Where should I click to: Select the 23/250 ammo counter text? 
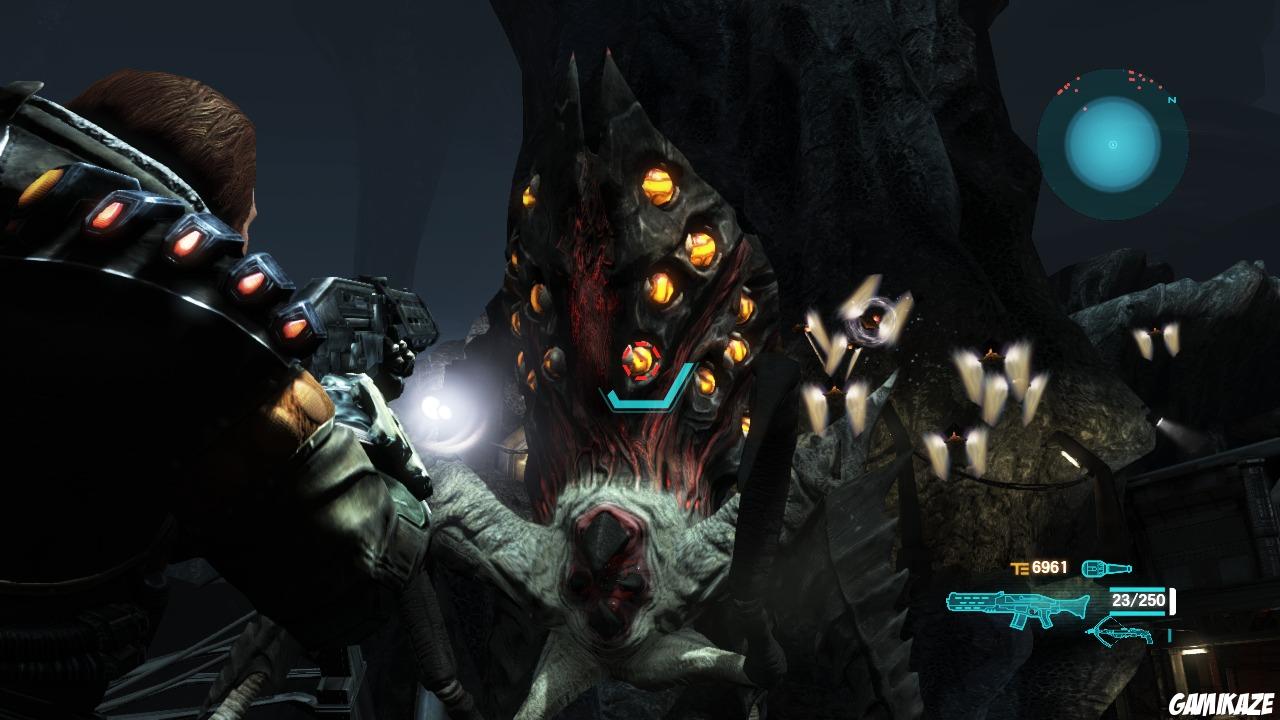(x=1137, y=601)
